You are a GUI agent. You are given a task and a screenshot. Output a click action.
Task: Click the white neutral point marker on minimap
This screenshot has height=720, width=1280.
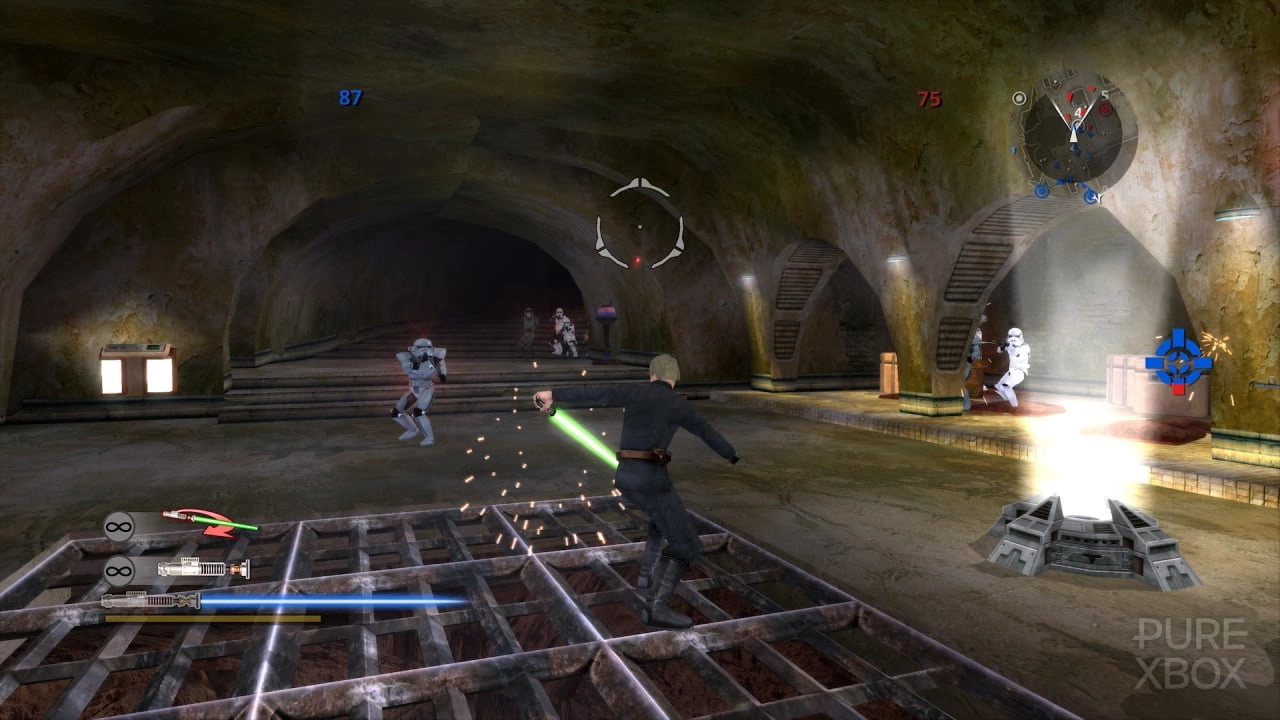coord(1019,98)
